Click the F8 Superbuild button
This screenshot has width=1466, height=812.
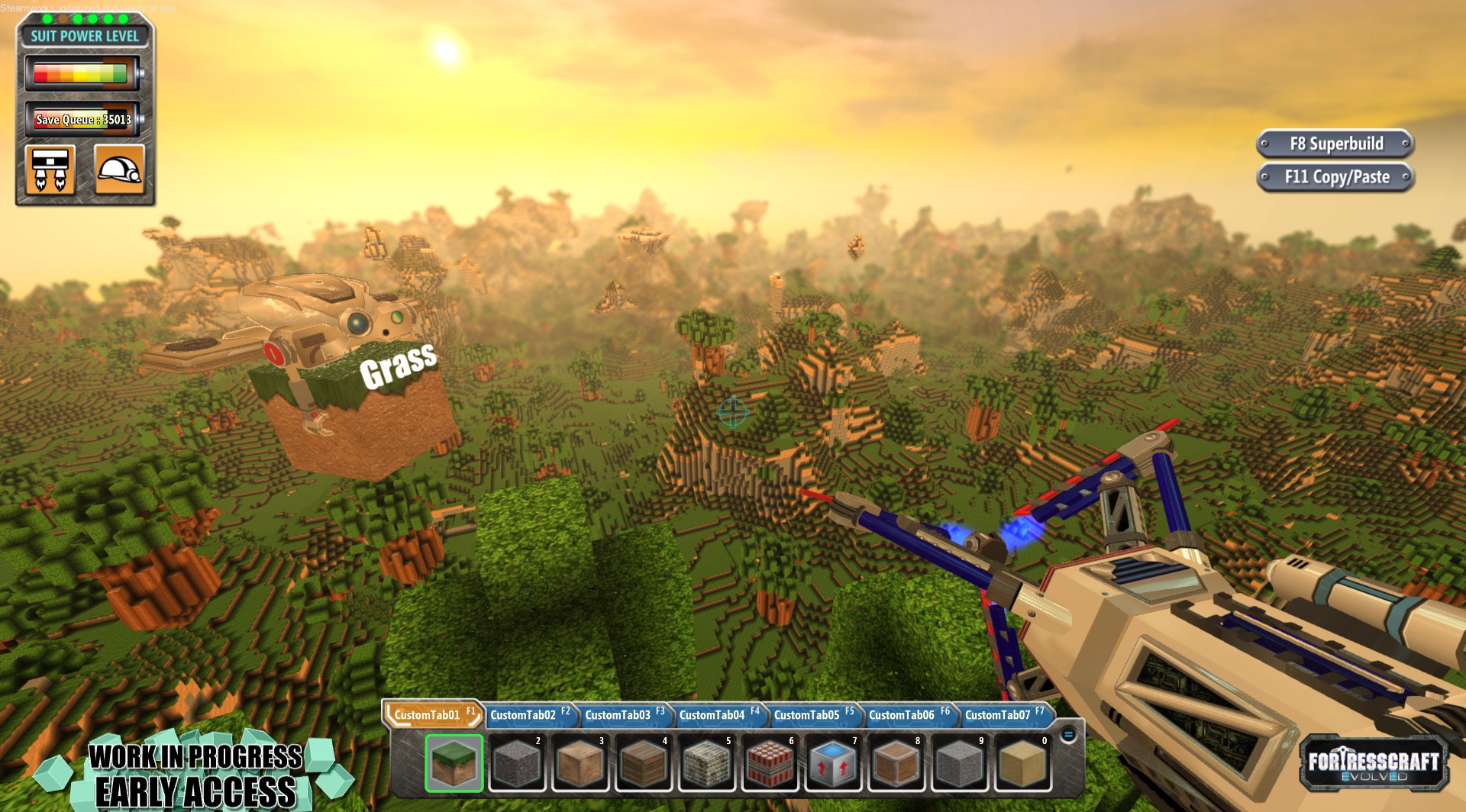click(1335, 143)
